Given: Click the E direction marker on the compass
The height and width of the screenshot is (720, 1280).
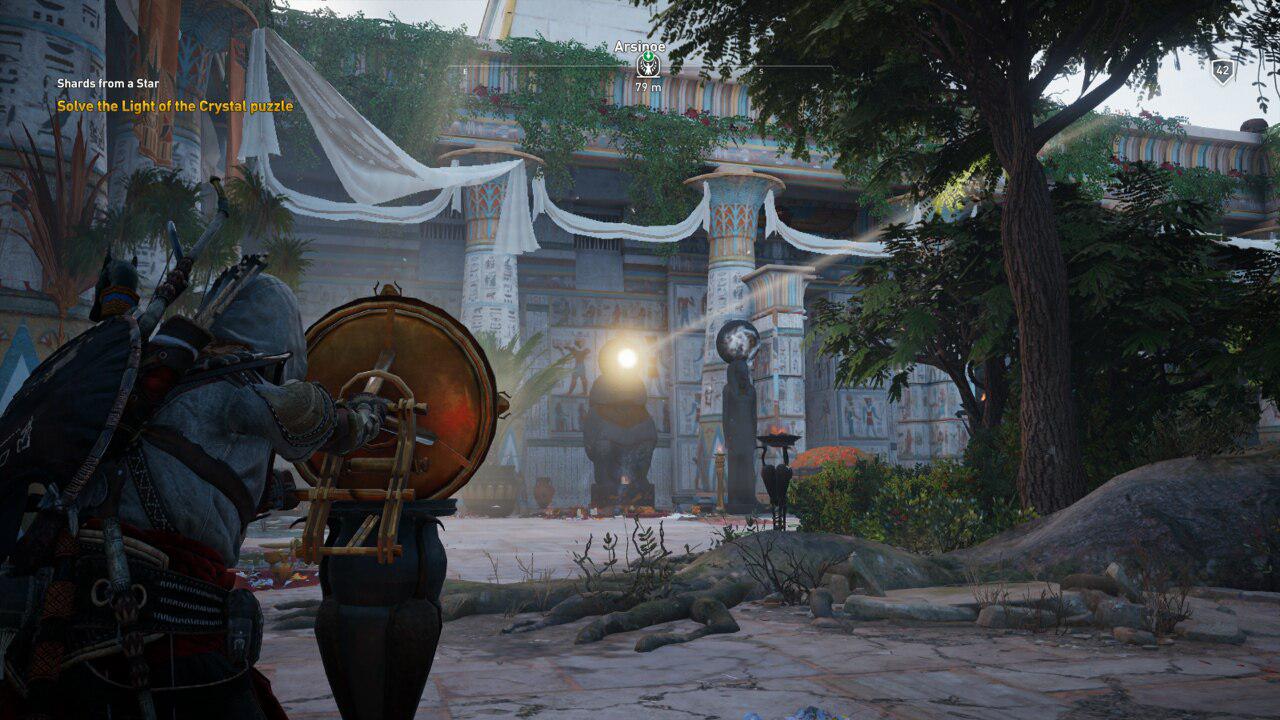Looking at the screenshot, I should click(x=463, y=70).
